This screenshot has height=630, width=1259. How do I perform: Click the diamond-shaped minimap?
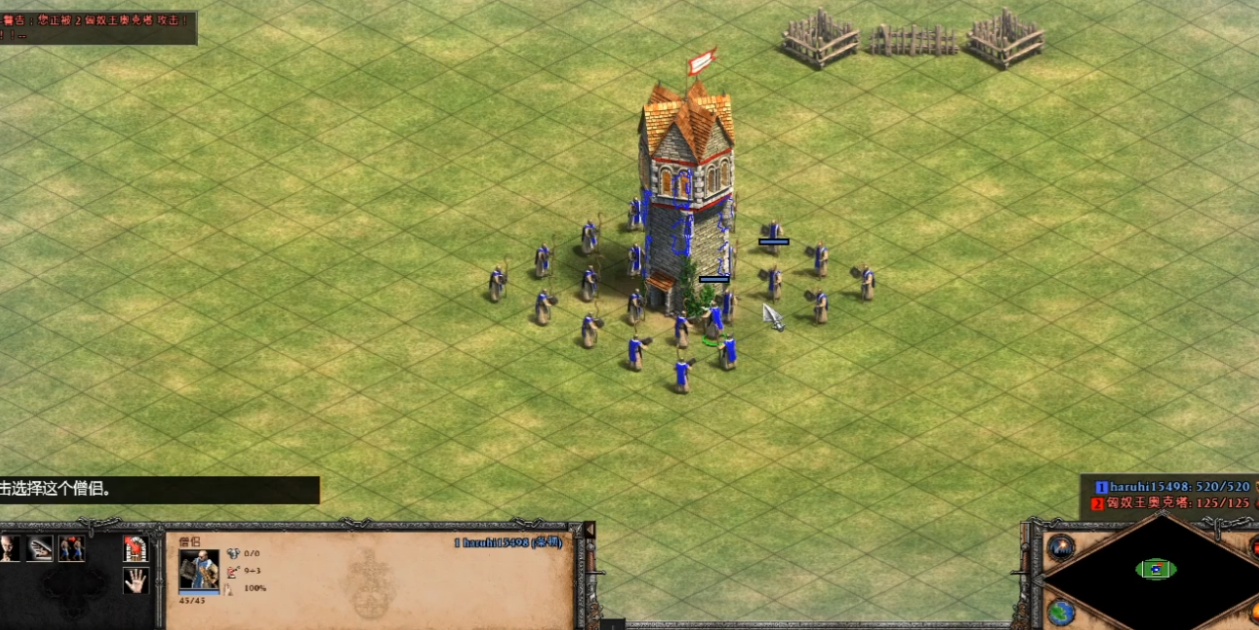pos(1155,570)
